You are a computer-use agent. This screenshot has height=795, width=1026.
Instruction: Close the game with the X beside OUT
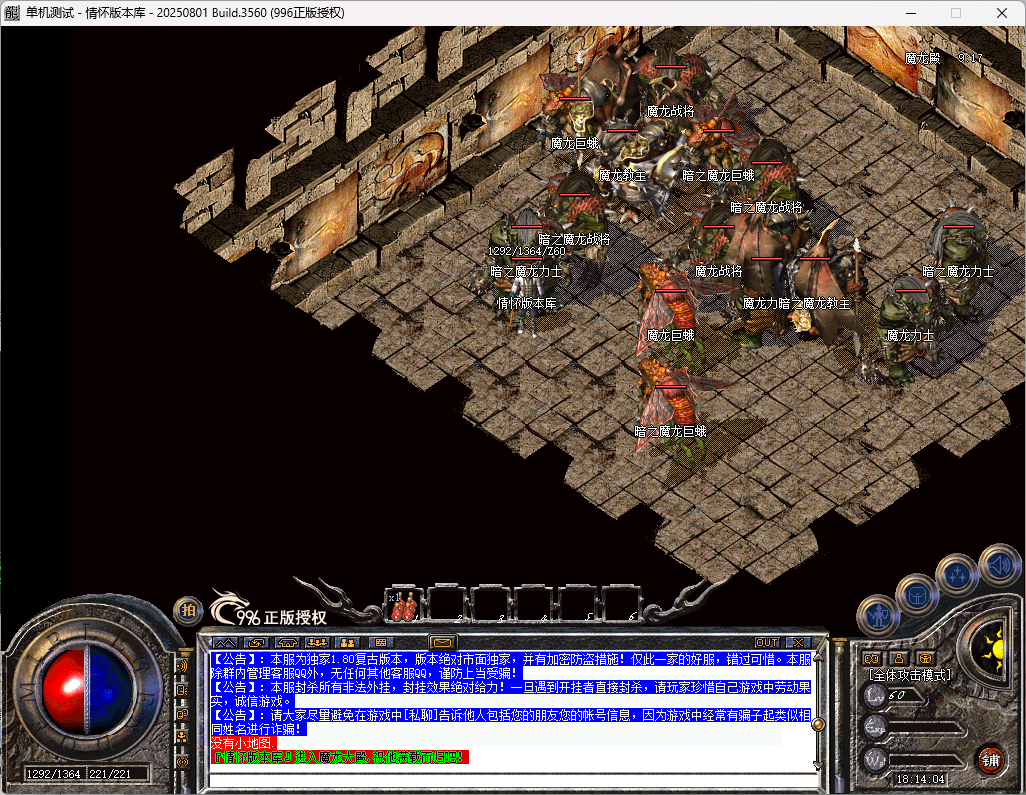(797, 642)
